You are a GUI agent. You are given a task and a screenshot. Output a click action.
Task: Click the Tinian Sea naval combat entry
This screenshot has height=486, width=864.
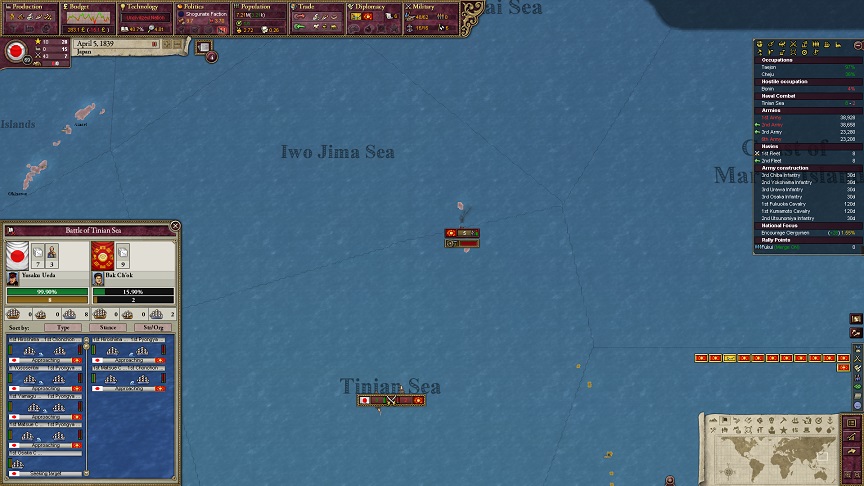click(773, 103)
